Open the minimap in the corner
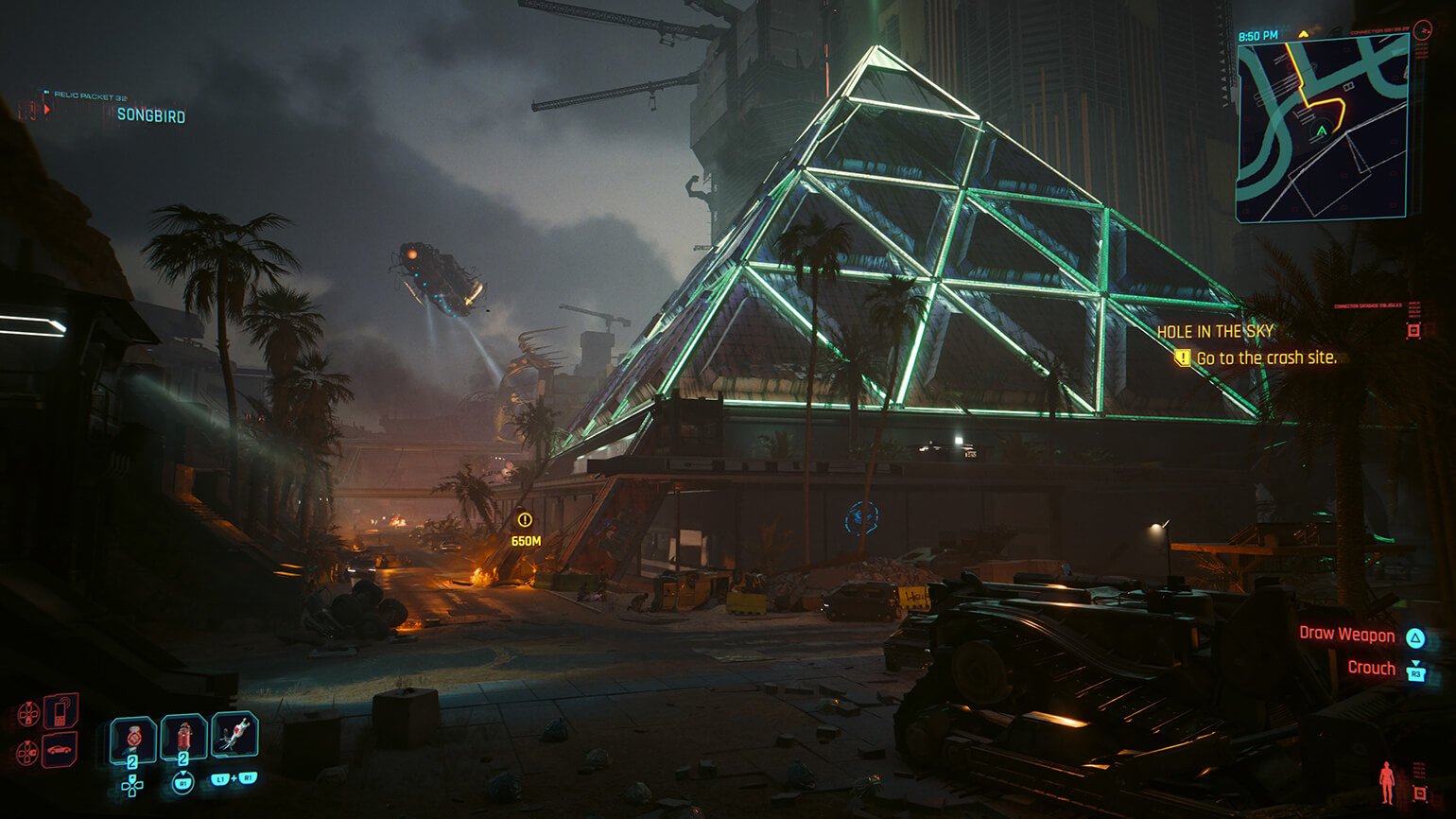This screenshot has width=1456, height=819. click(1322, 128)
